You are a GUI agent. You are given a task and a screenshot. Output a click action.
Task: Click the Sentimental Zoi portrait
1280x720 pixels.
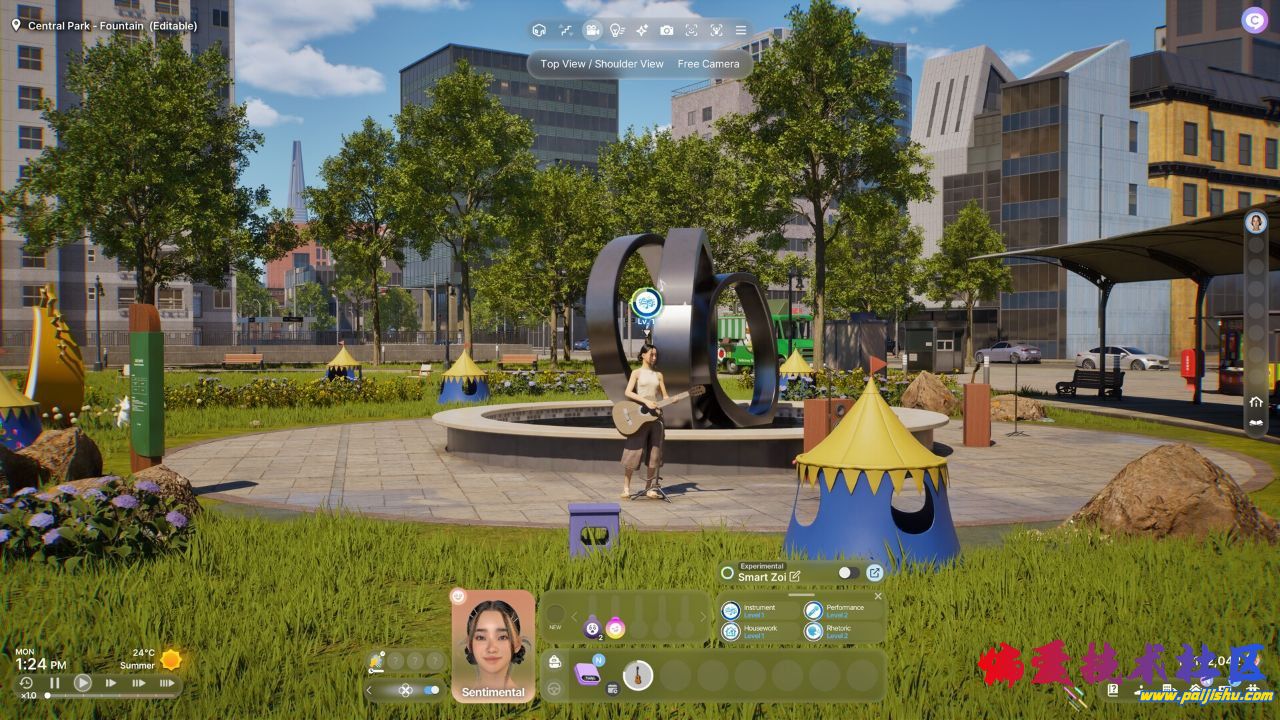coord(493,645)
